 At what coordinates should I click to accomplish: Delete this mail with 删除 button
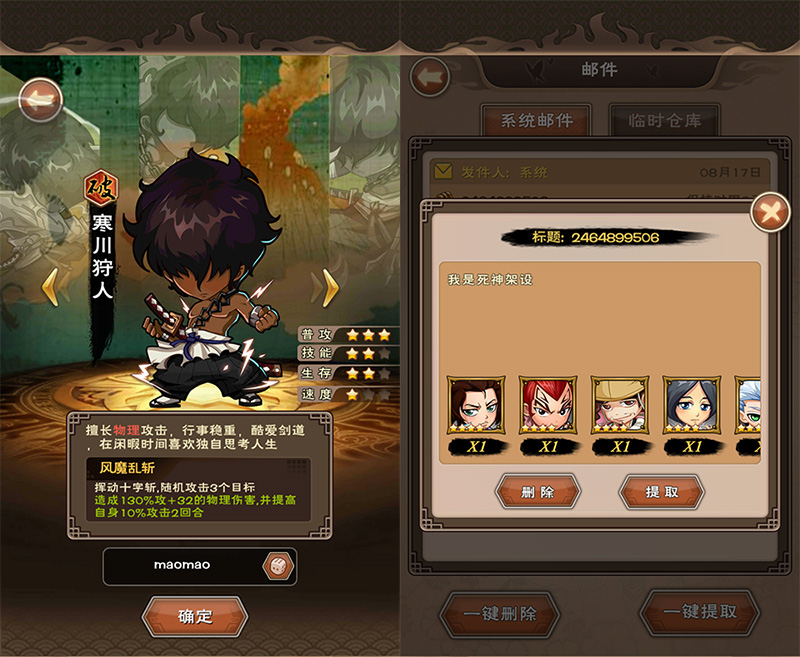(538, 492)
